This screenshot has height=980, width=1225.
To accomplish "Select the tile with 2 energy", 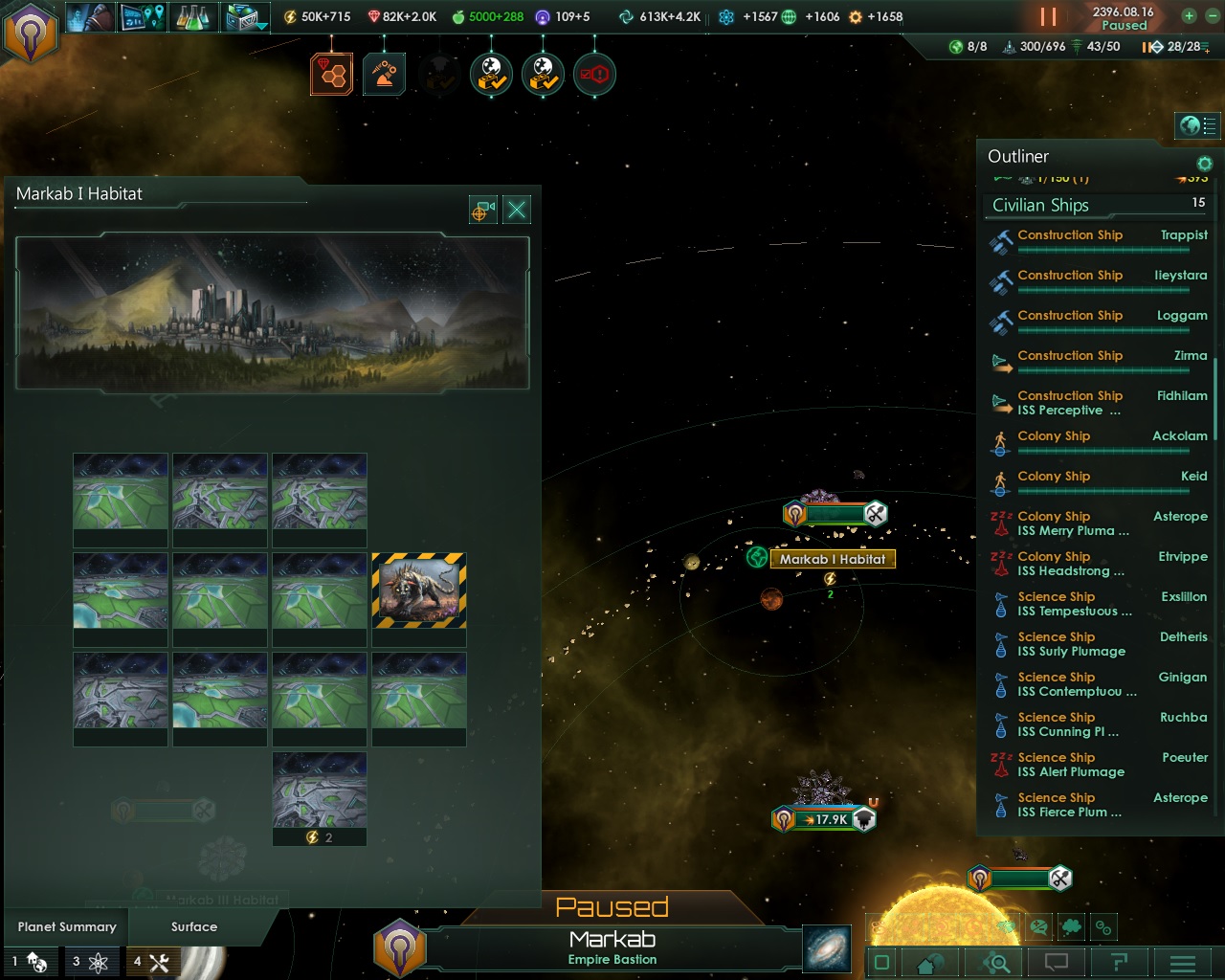I will (x=320, y=798).
